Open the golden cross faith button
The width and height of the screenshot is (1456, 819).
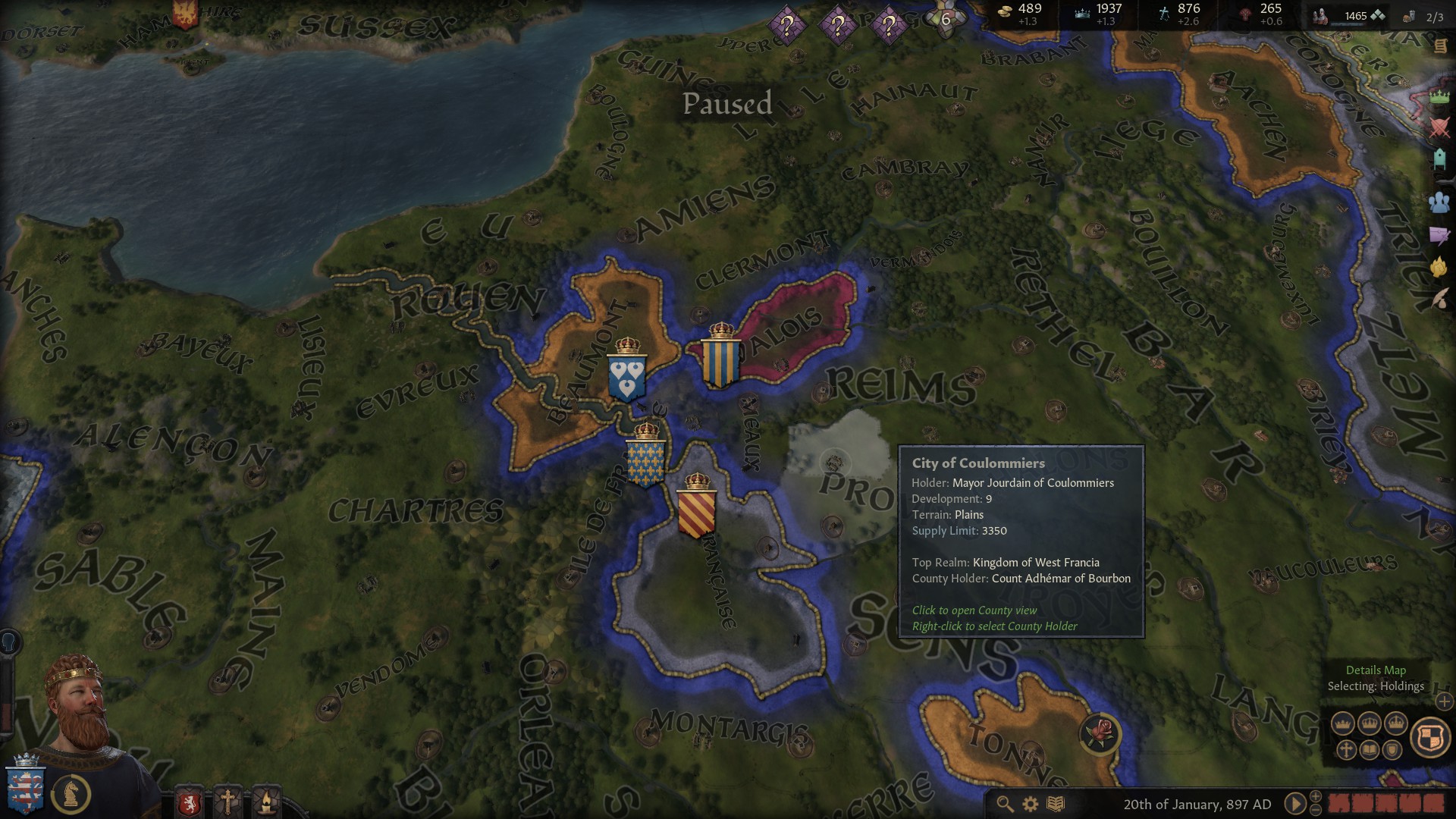[227, 802]
